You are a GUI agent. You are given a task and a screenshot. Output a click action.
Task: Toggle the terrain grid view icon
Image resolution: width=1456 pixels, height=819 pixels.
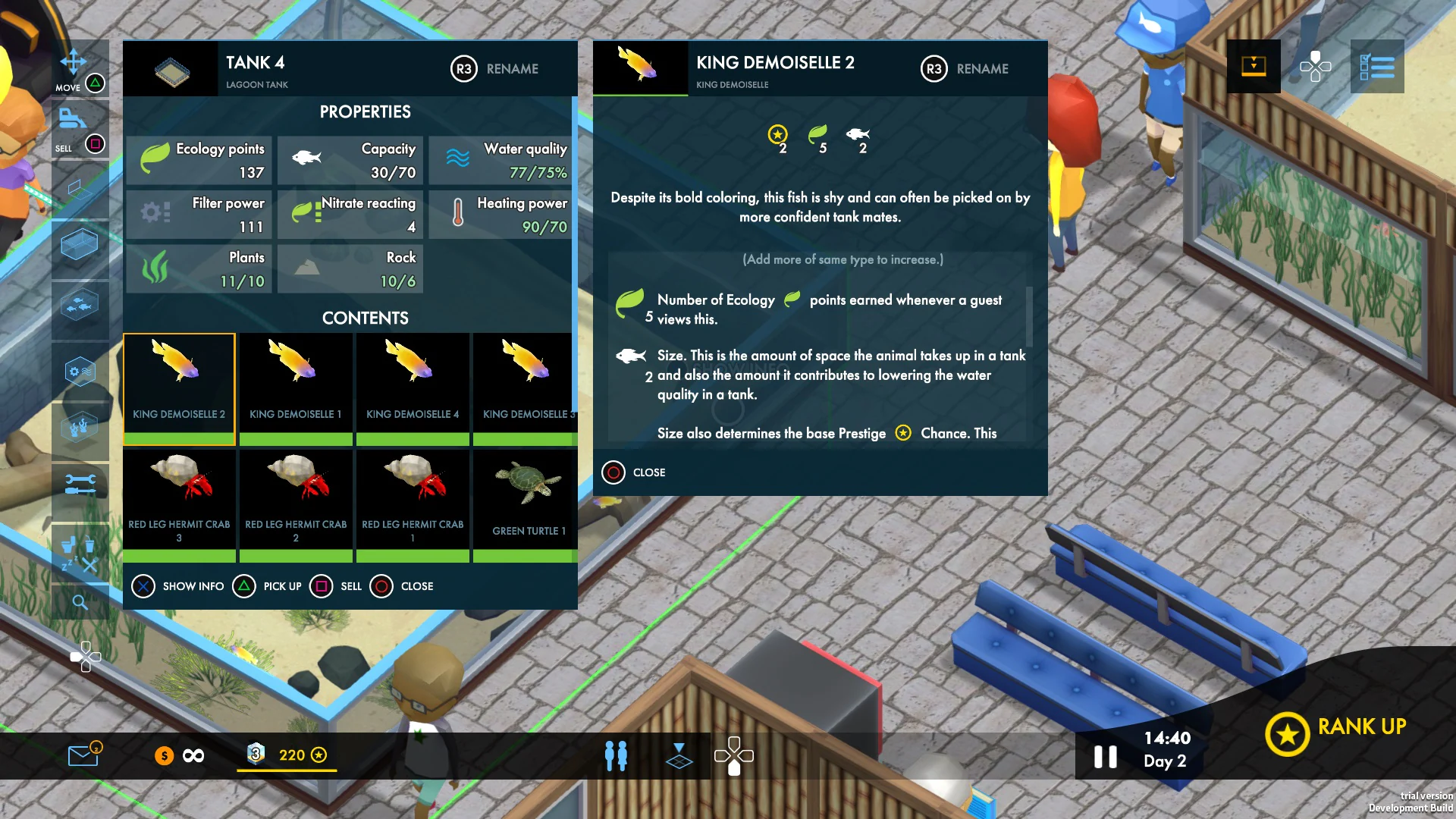tap(679, 755)
